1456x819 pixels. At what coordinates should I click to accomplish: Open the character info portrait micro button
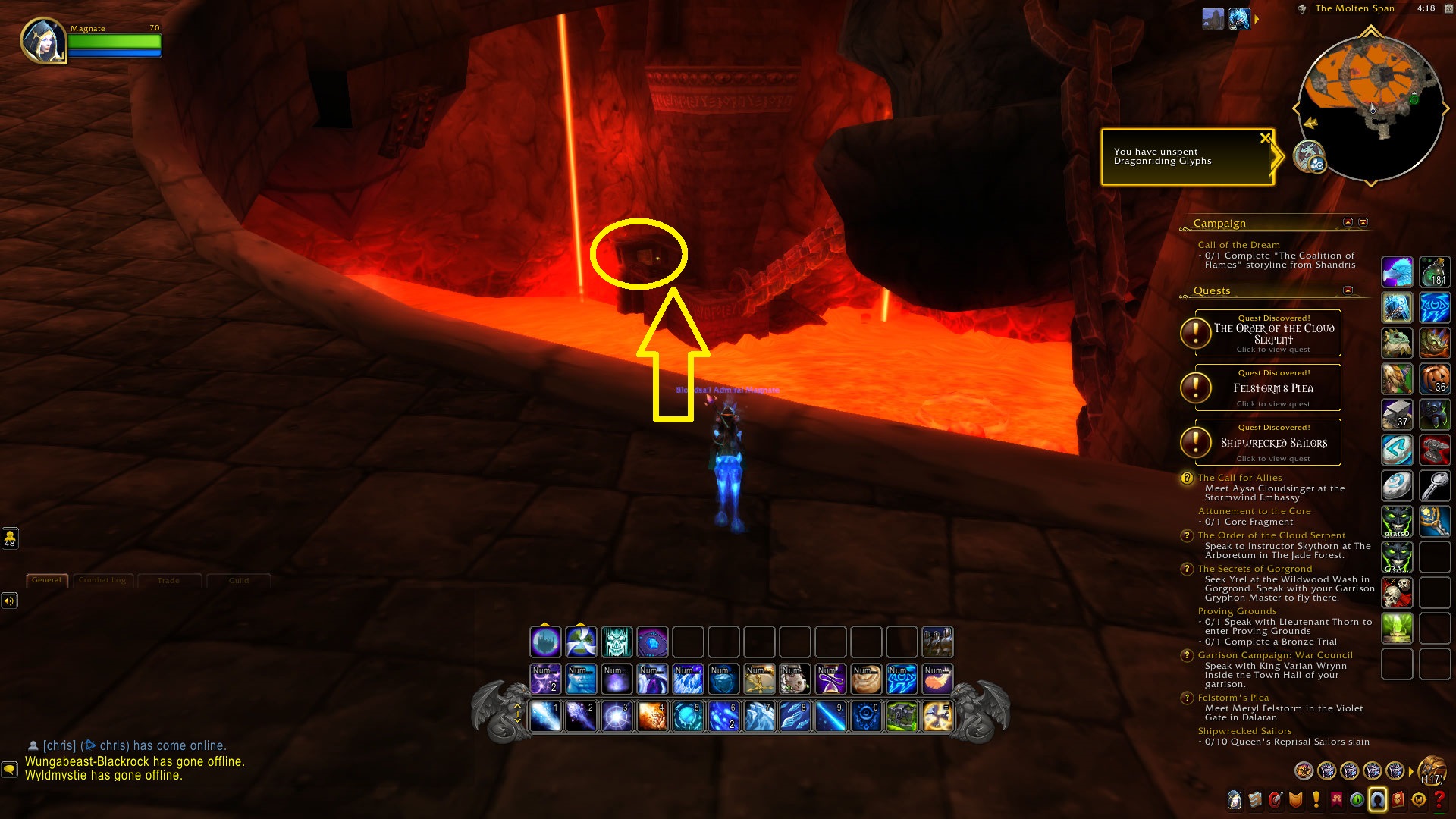1235,799
